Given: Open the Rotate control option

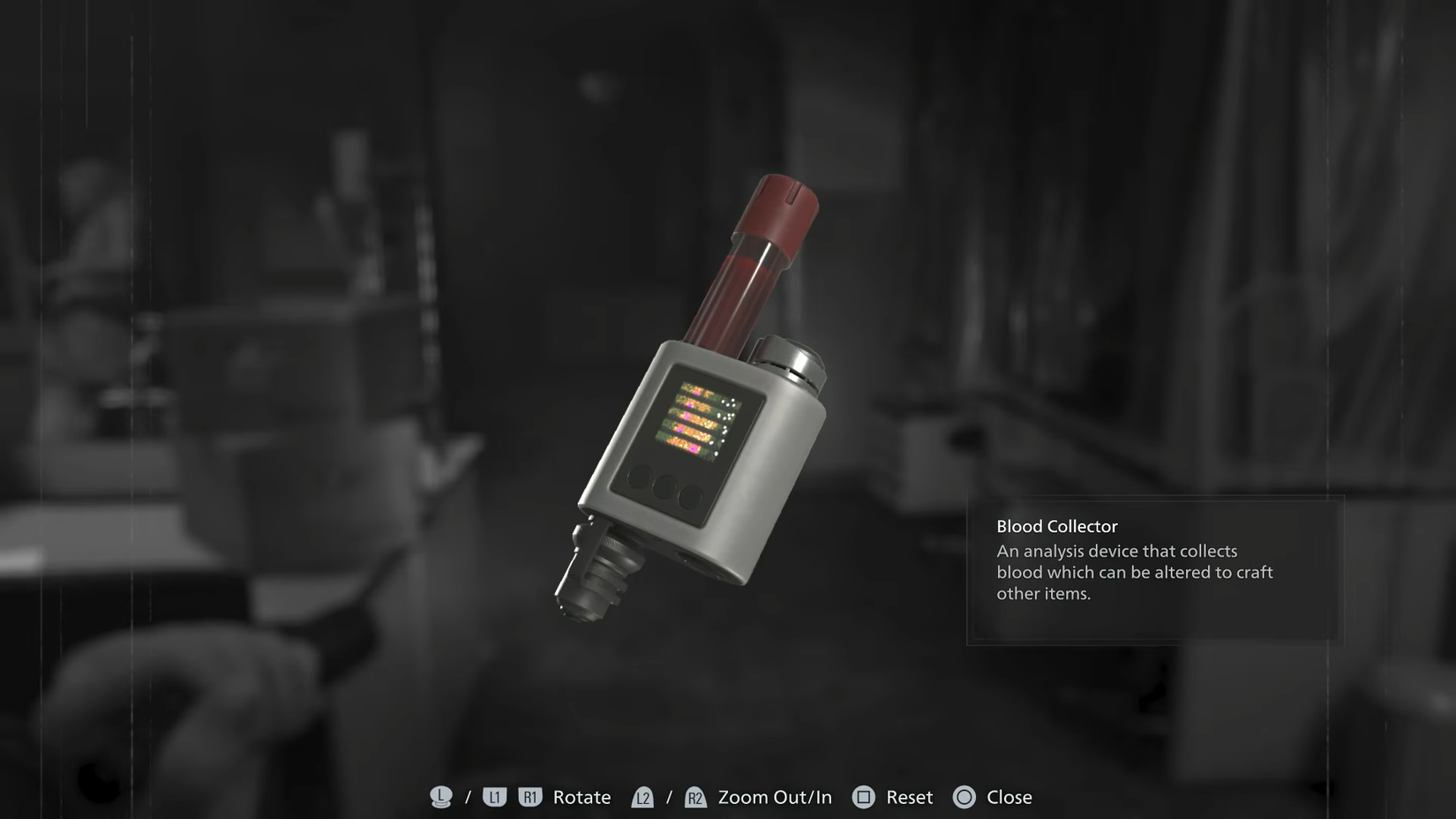Looking at the screenshot, I should [x=582, y=797].
